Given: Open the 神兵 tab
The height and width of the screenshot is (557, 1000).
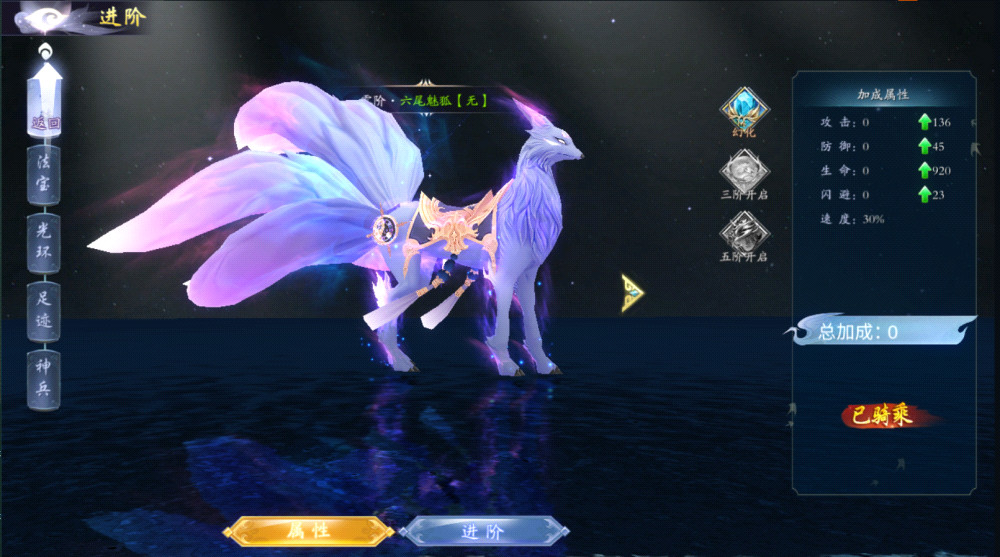Looking at the screenshot, I should pyautogui.click(x=44, y=376).
